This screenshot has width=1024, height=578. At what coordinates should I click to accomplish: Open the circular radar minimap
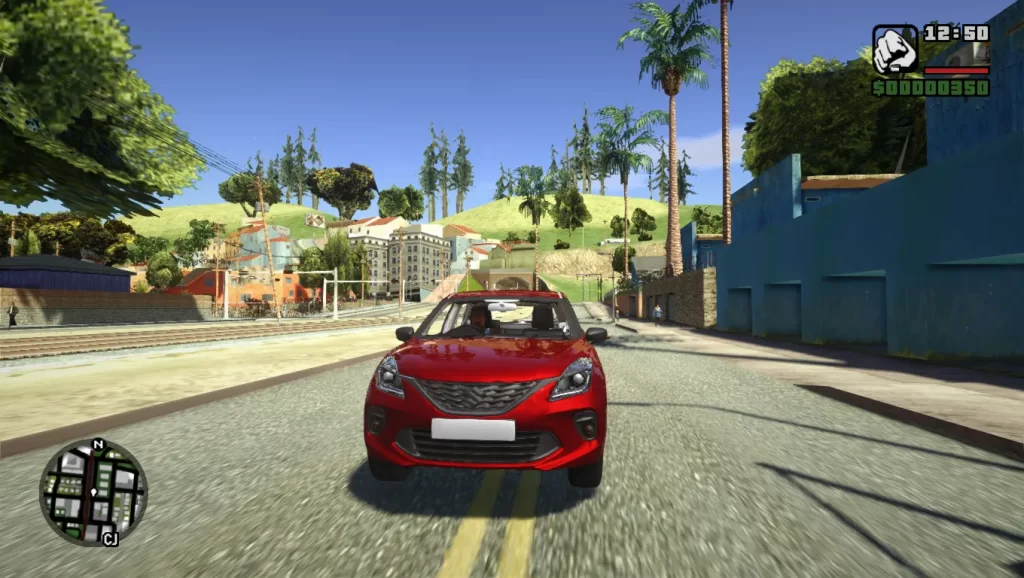coord(93,492)
